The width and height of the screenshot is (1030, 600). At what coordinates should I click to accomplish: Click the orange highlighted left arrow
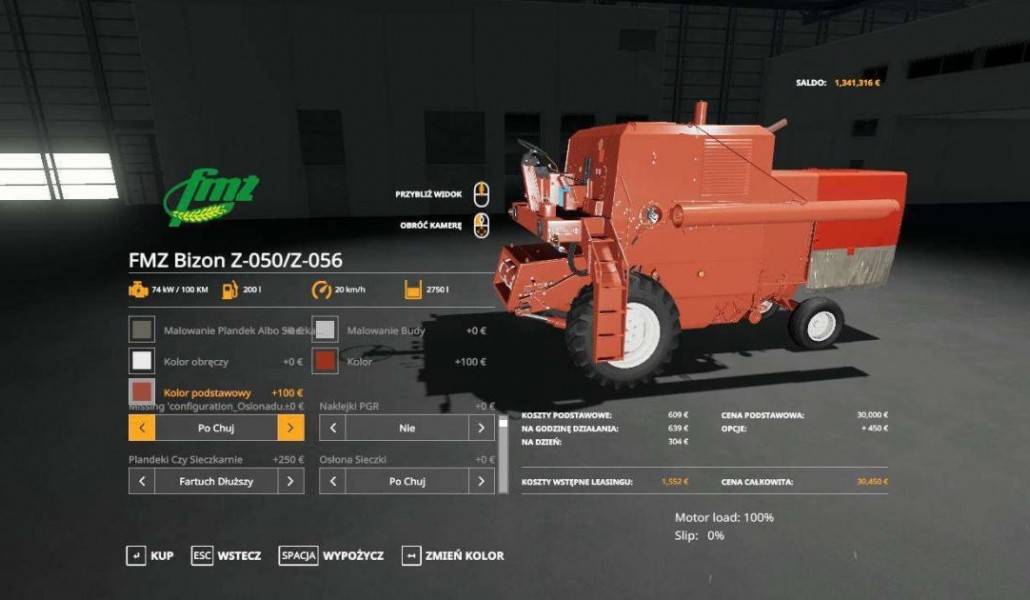[142, 428]
